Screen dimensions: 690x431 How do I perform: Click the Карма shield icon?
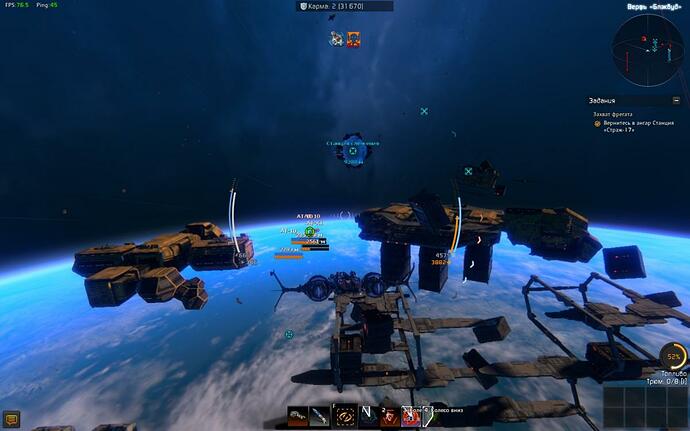click(x=303, y=6)
